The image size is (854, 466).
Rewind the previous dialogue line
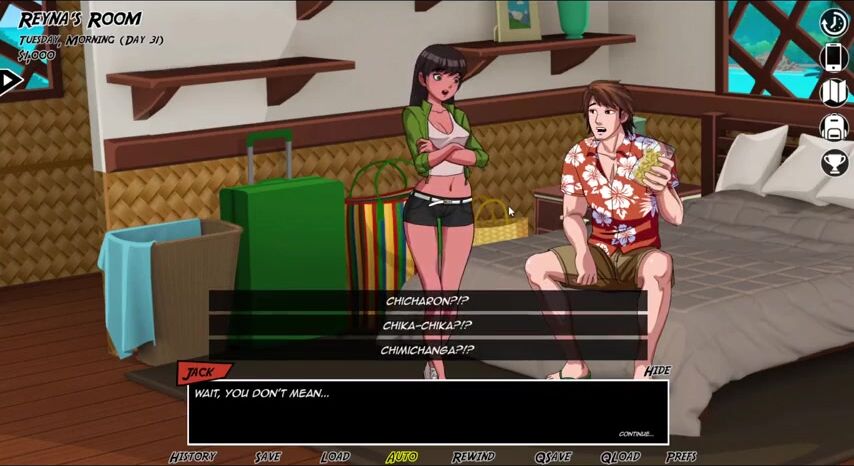point(473,457)
